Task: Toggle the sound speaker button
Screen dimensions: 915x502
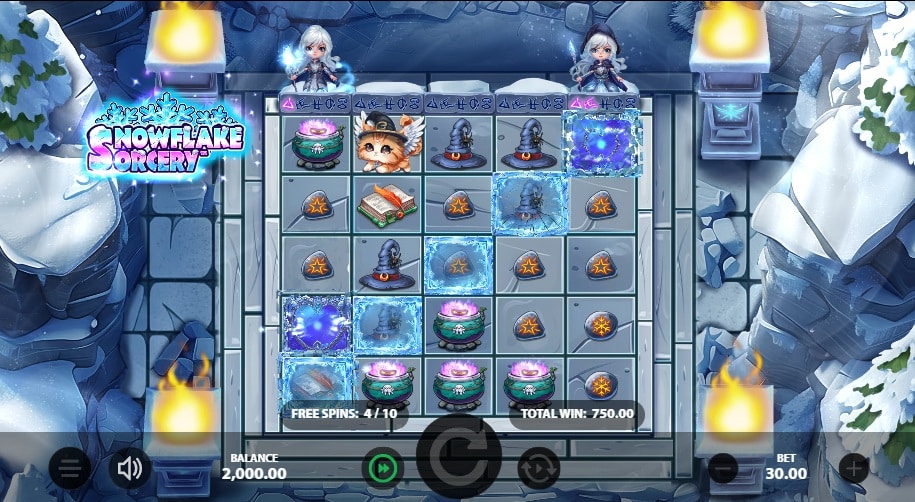Action: coord(129,467)
